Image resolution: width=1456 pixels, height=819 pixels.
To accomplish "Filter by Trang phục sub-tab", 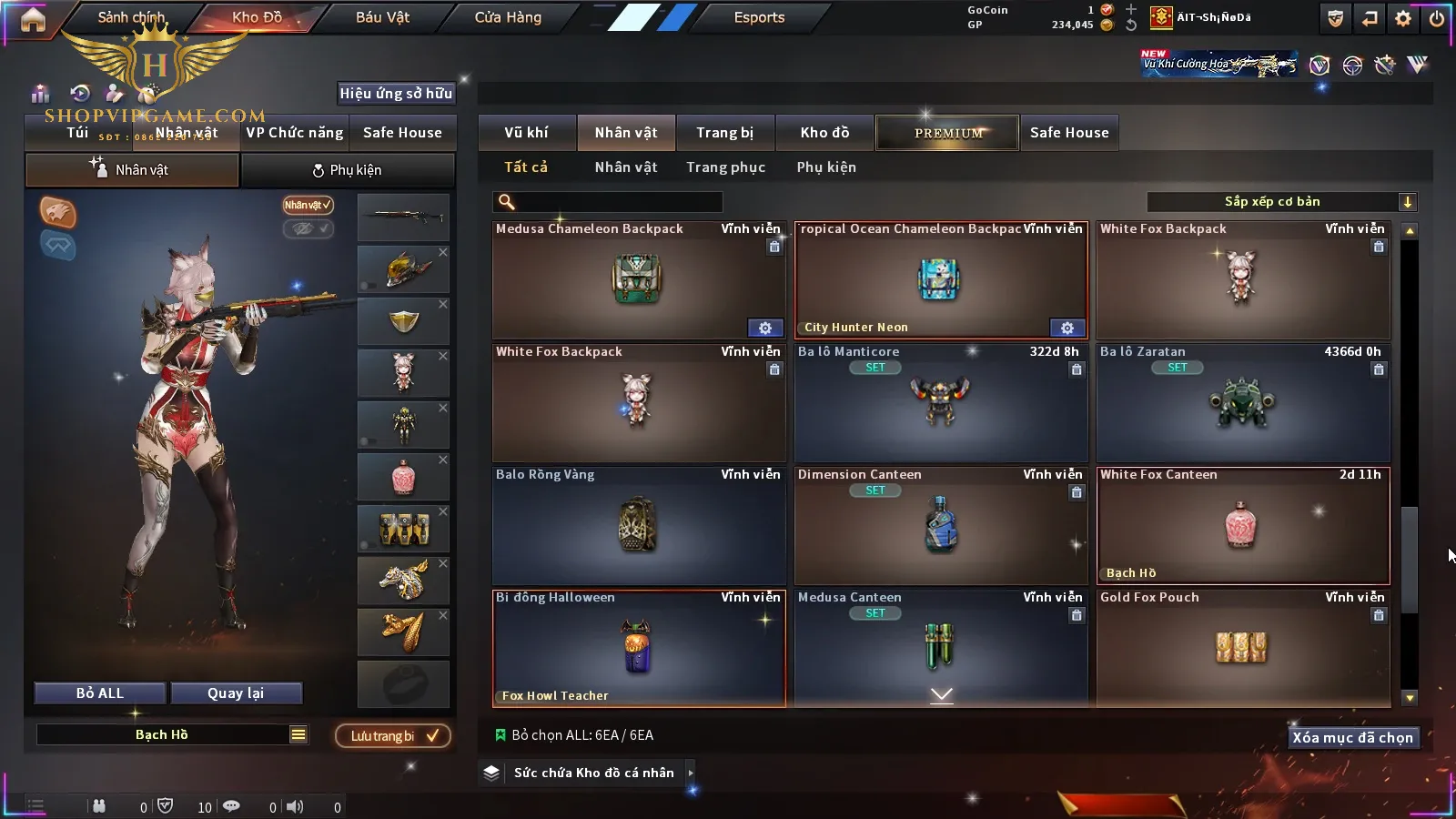I will click(x=725, y=167).
